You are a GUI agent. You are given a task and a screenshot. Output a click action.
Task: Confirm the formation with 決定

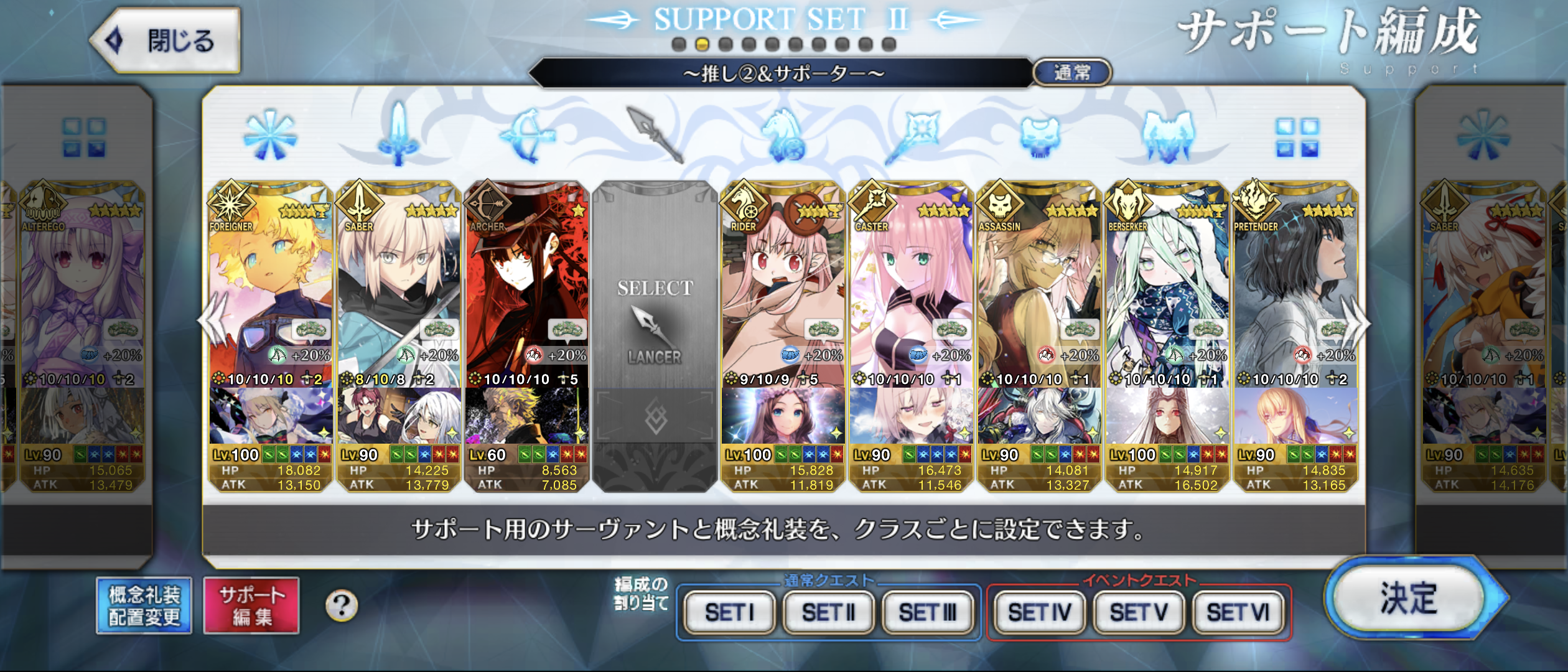pos(1408,598)
